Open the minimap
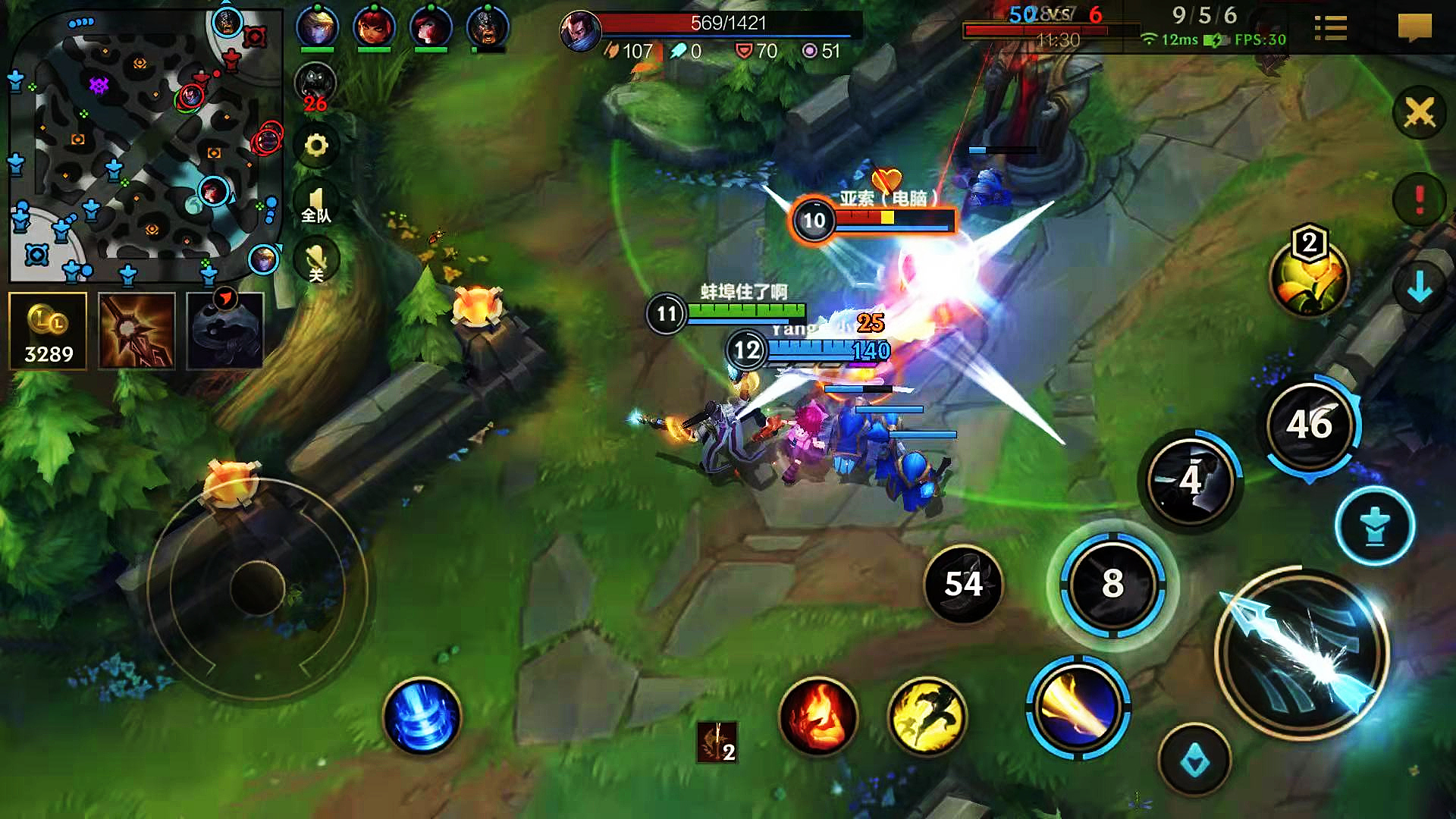 pyautogui.click(x=144, y=144)
